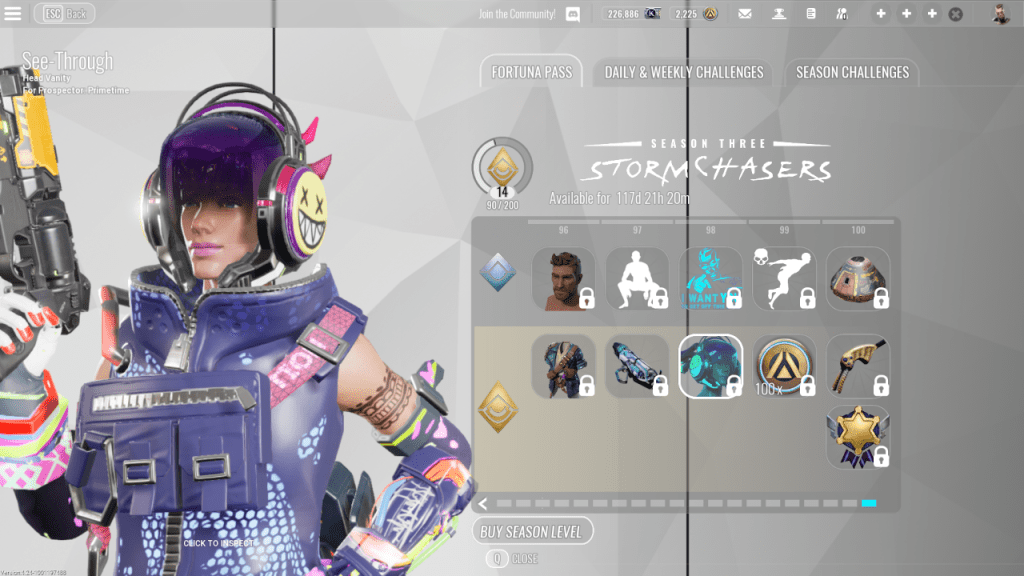Switch to Daily & Weekly Challenges tab
Viewport: 1024px width, 576px height.
(x=683, y=72)
